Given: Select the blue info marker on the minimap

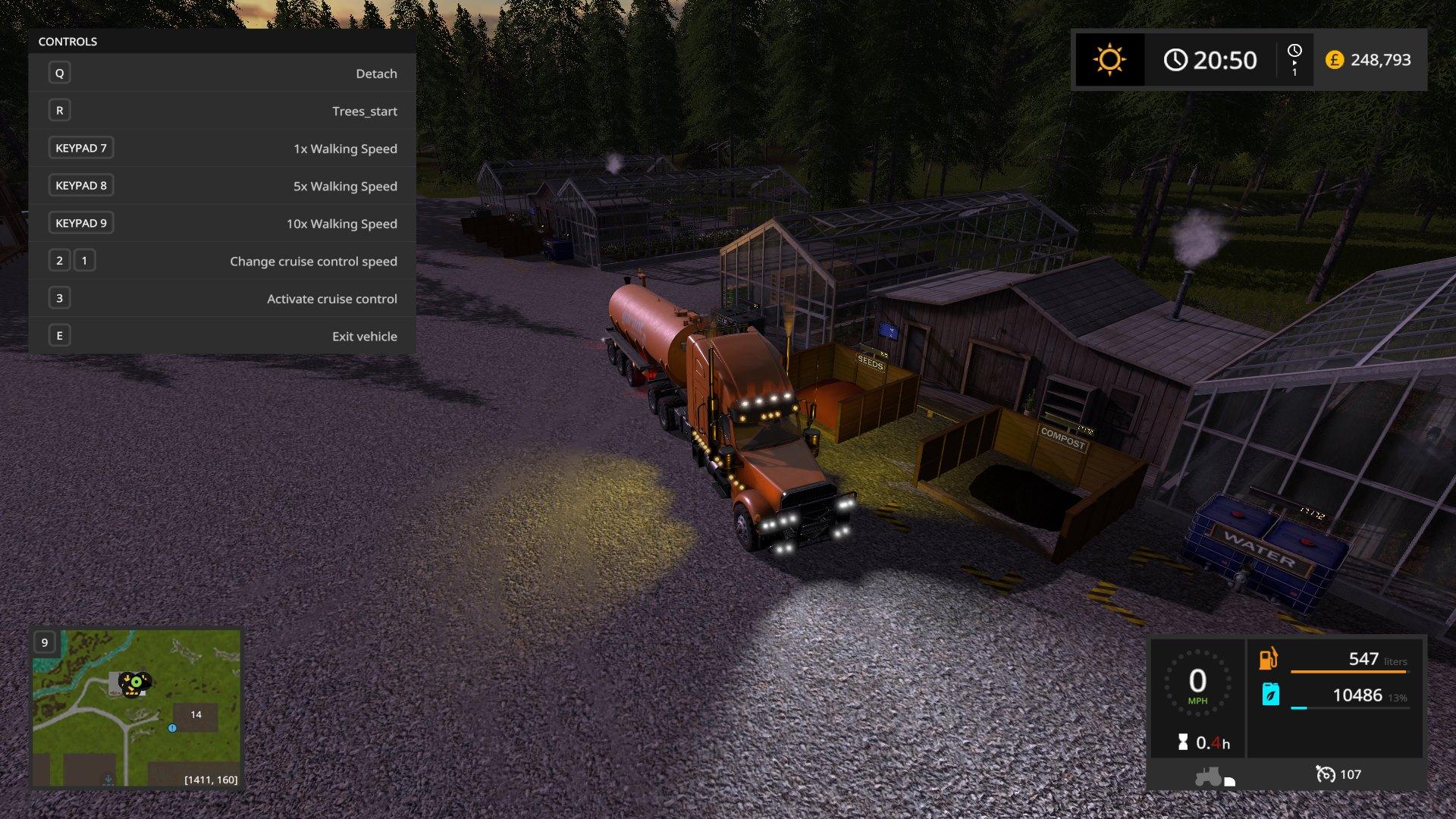Looking at the screenshot, I should click(172, 728).
